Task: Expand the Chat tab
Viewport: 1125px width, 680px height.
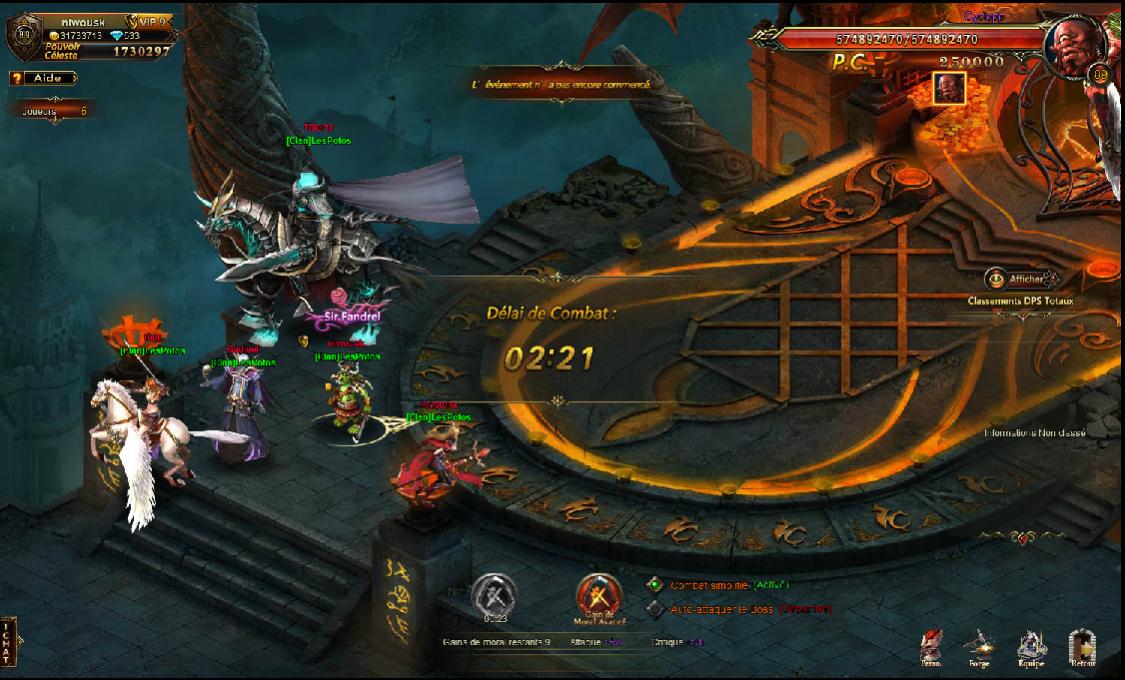Action: click(9, 641)
